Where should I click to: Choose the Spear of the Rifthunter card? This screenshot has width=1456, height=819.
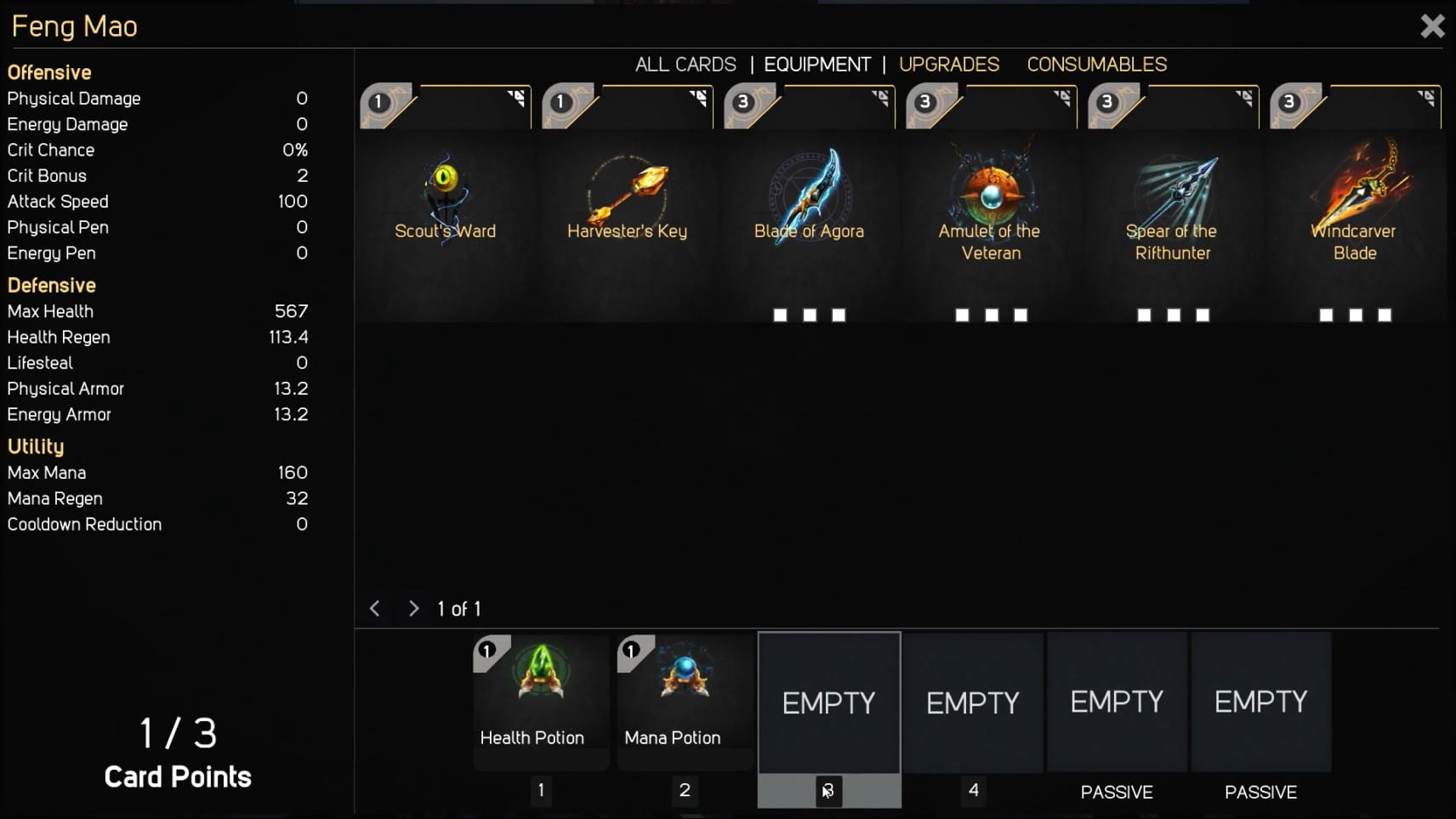[x=1173, y=204]
